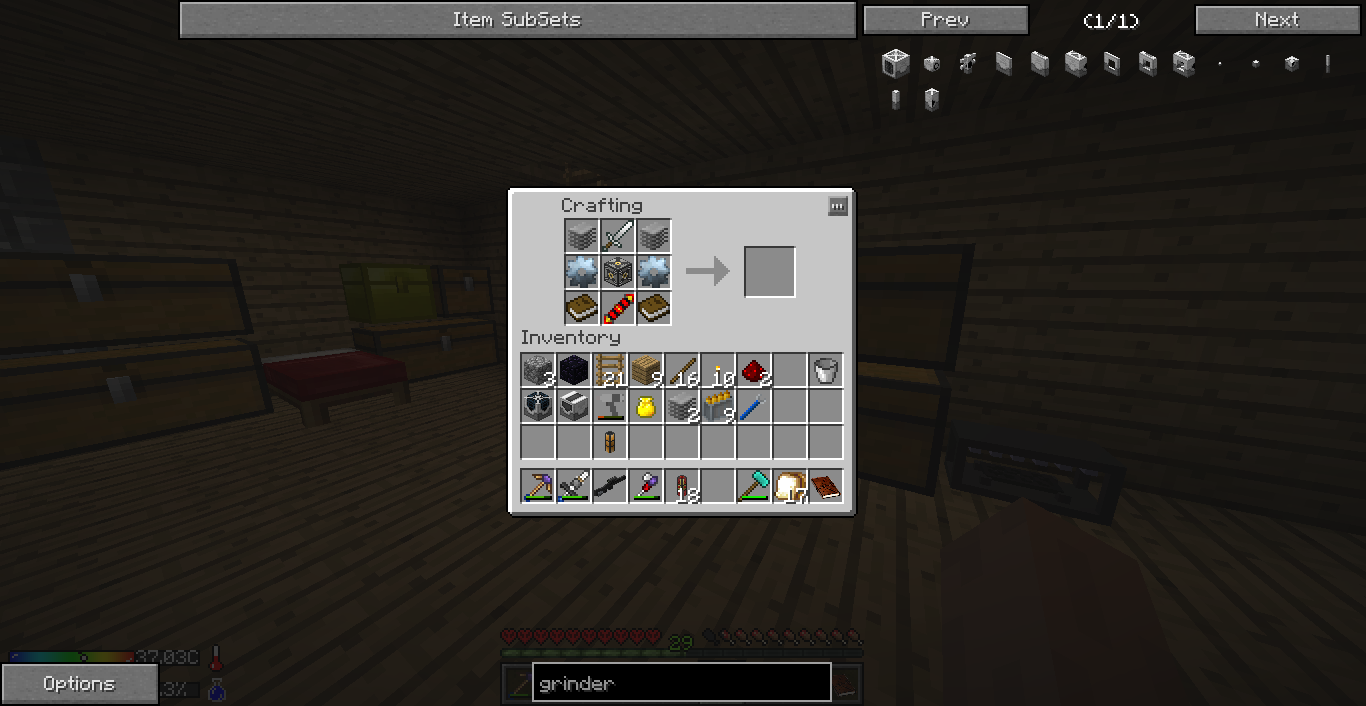
Task: Select the center machine block in the crafting grid
Action: pos(618,272)
